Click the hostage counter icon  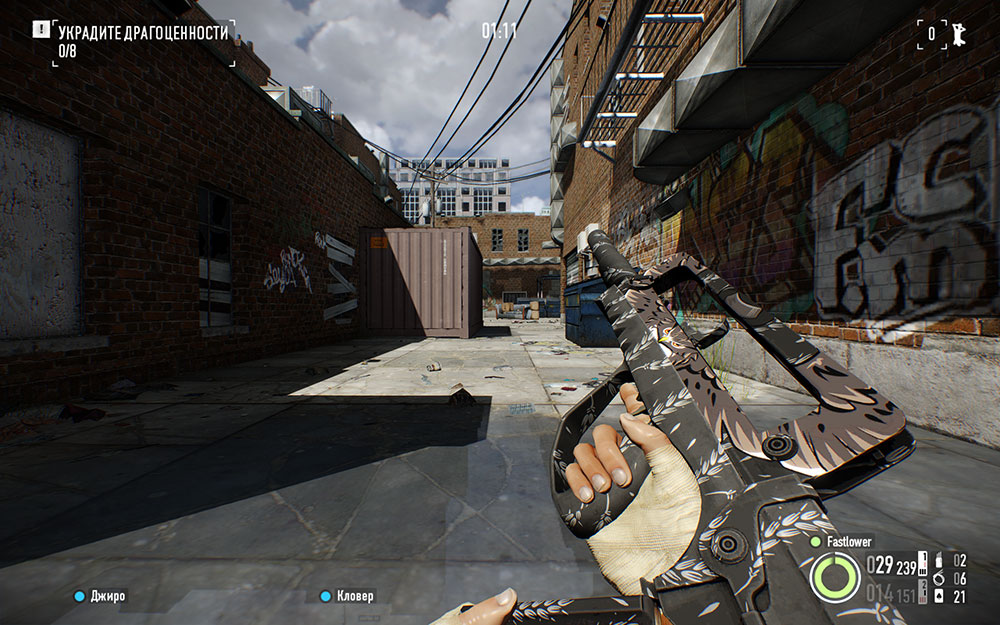coord(957,32)
